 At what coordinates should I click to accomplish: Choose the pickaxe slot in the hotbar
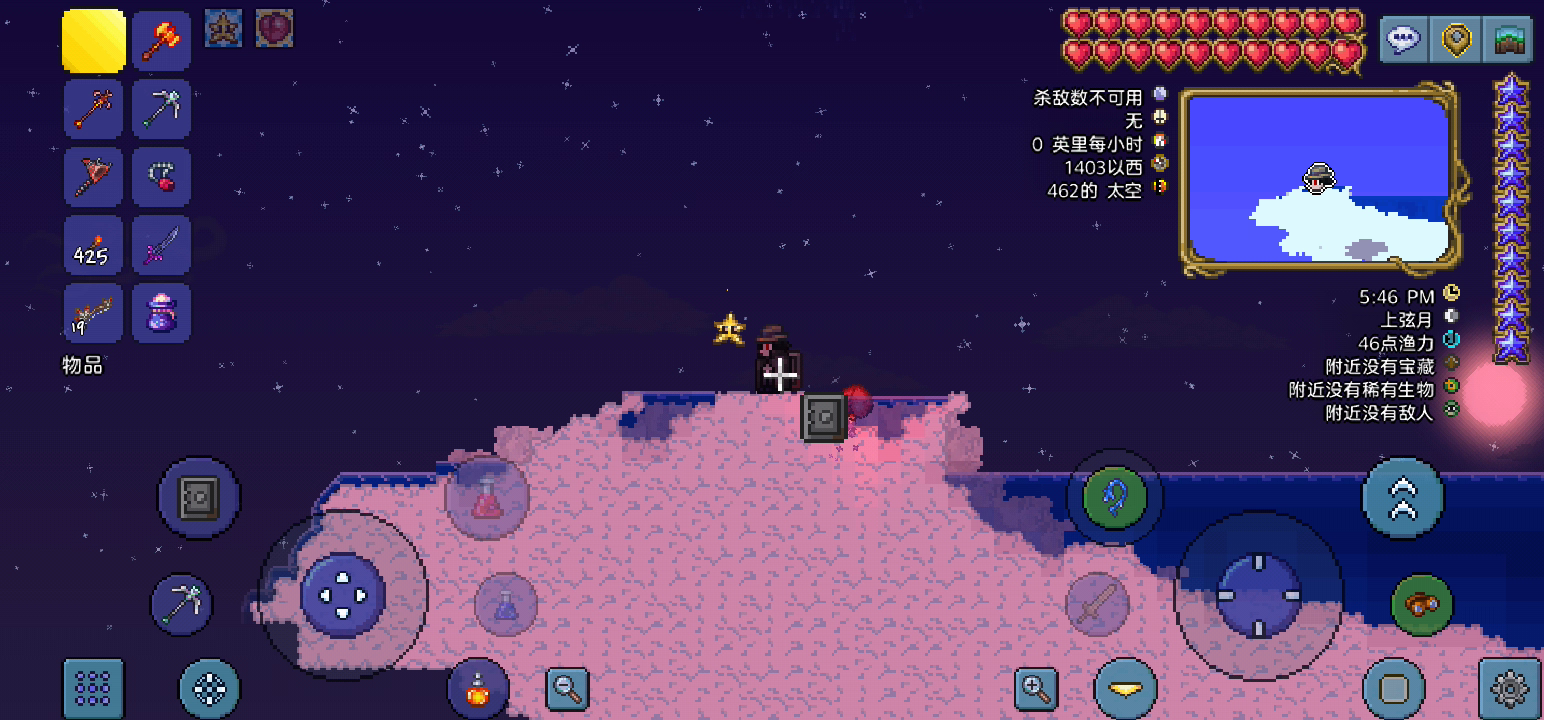(161, 109)
